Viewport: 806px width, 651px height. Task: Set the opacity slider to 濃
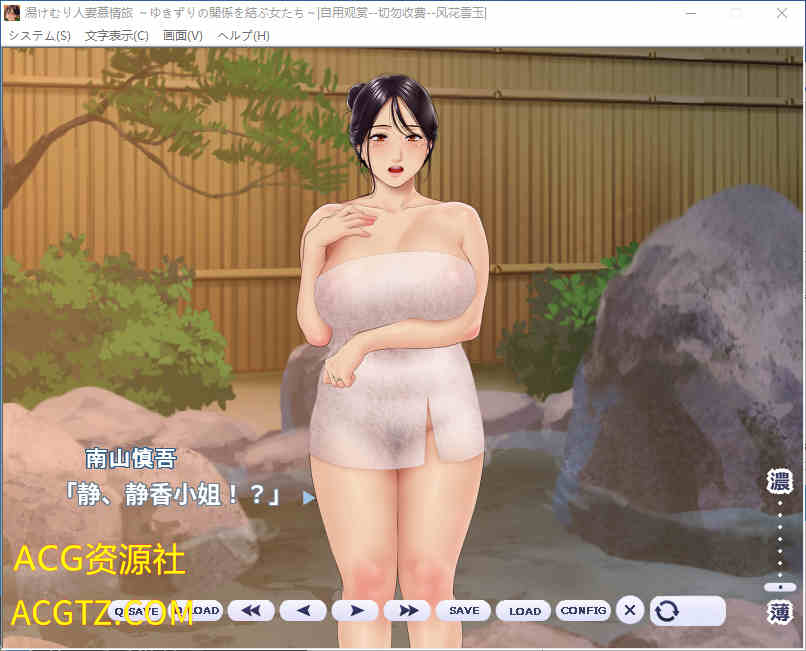779,481
